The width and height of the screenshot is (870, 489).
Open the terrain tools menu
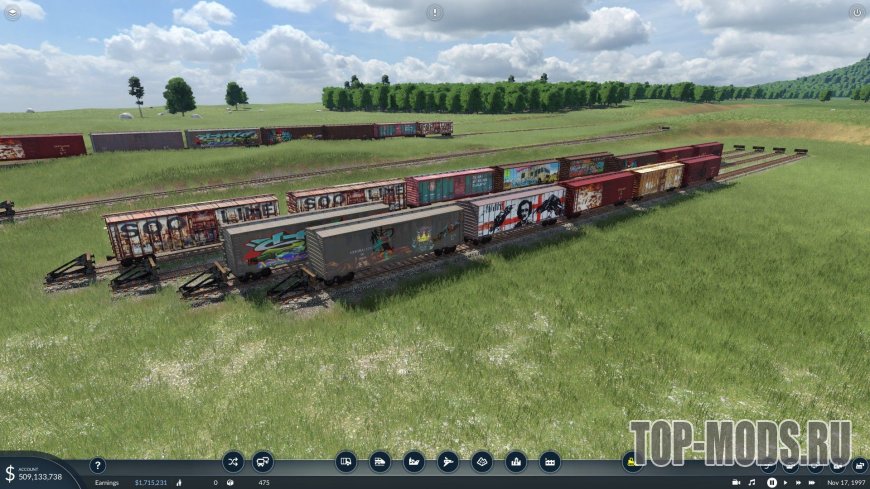click(482, 461)
